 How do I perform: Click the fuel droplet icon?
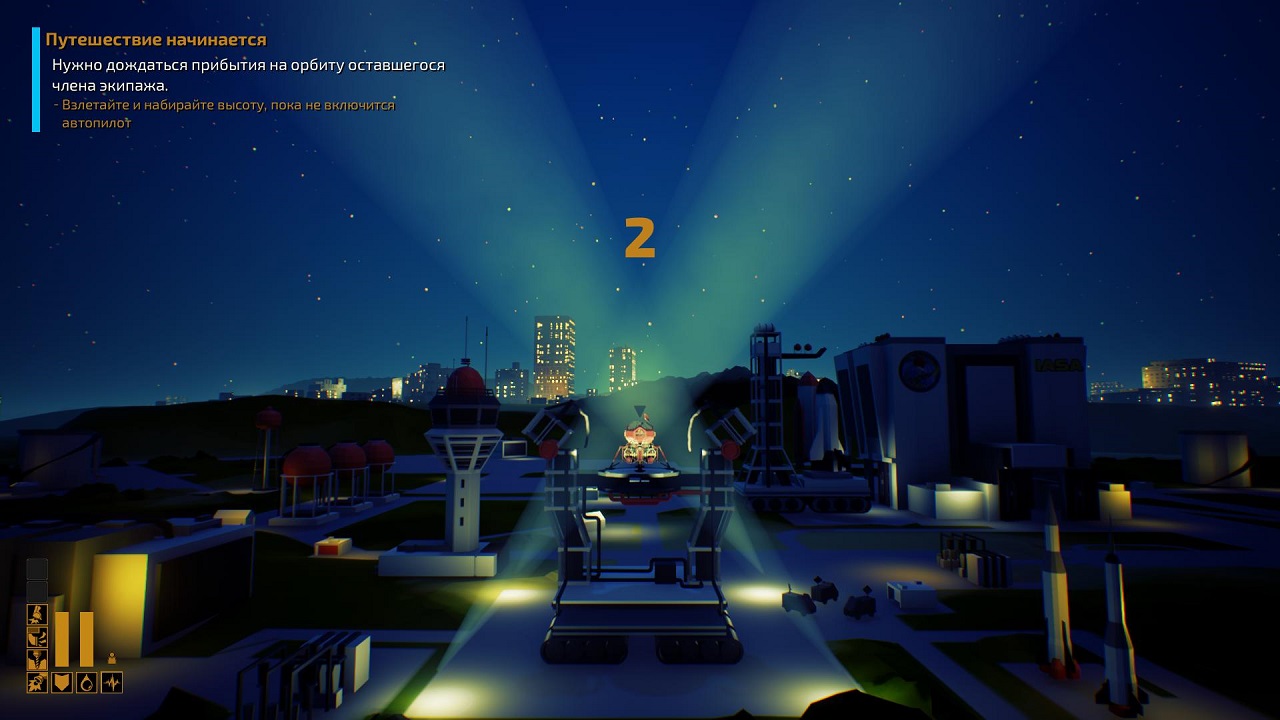[87, 682]
